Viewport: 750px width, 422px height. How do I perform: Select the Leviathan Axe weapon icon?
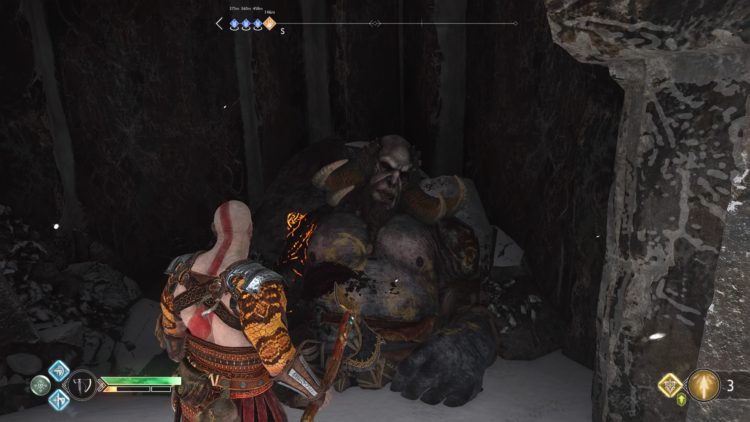click(x=82, y=385)
